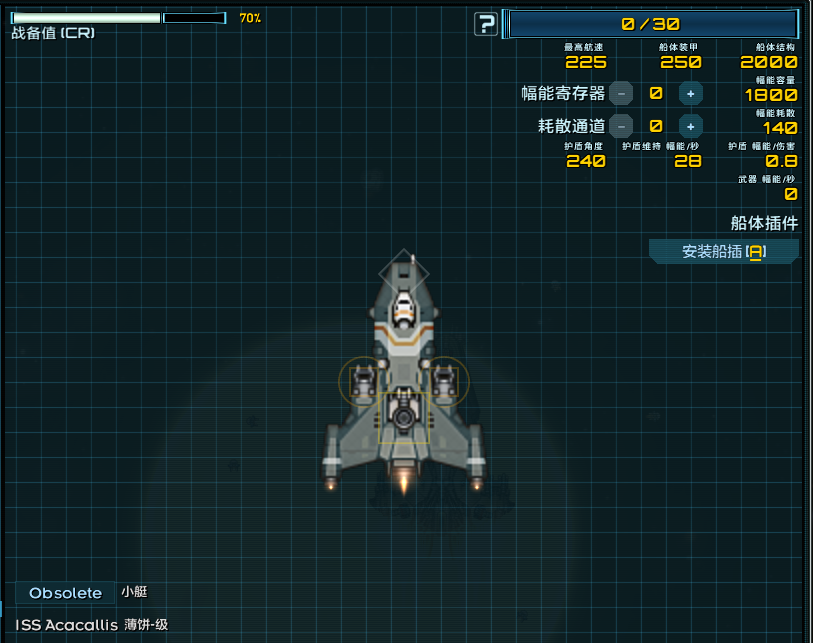Open the question mark help button
The height and width of the screenshot is (643, 813).
click(486, 24)
